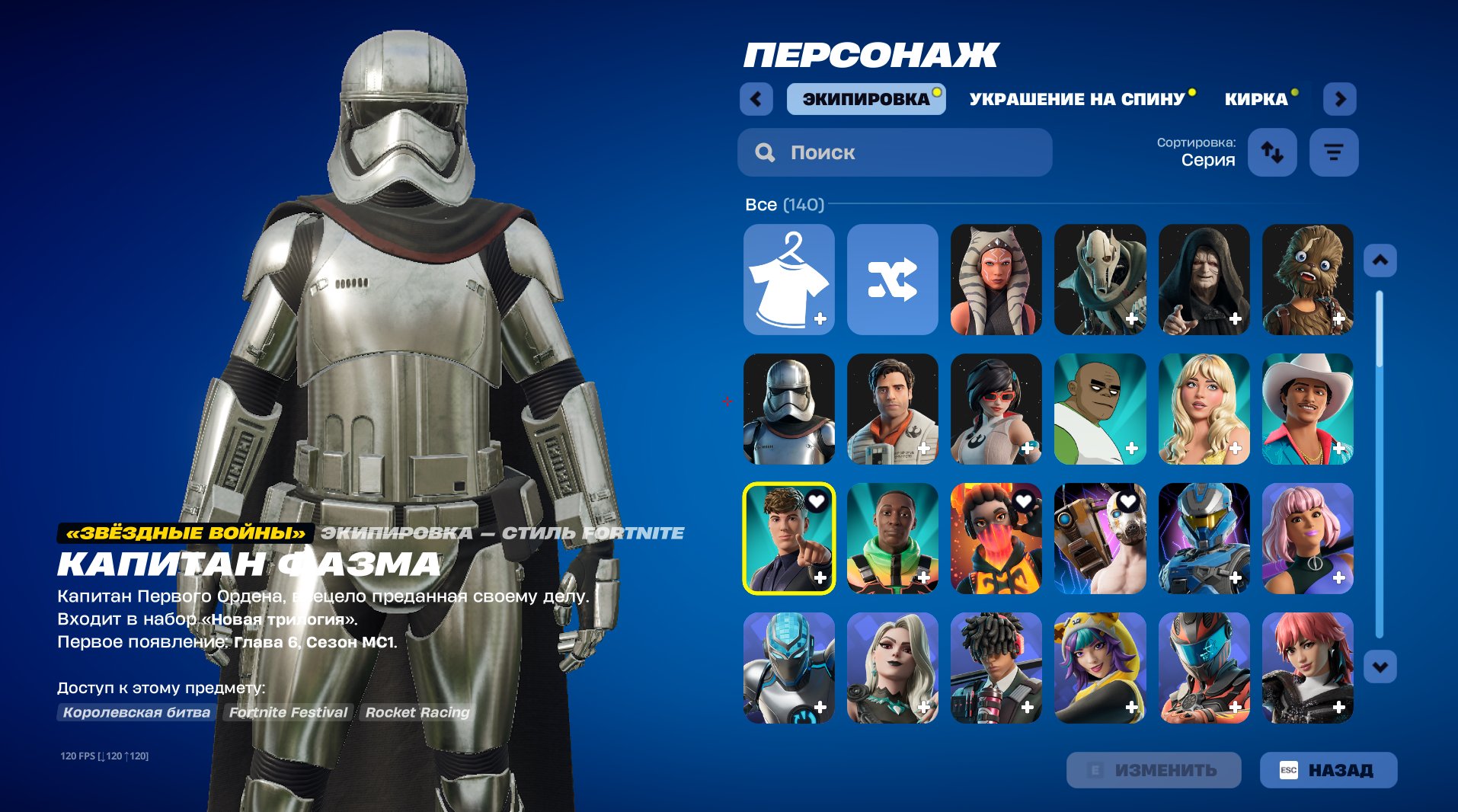Select the Ahsoka Tano character thumbnail
The image size is (1458, 812).
tap(996, 280)
